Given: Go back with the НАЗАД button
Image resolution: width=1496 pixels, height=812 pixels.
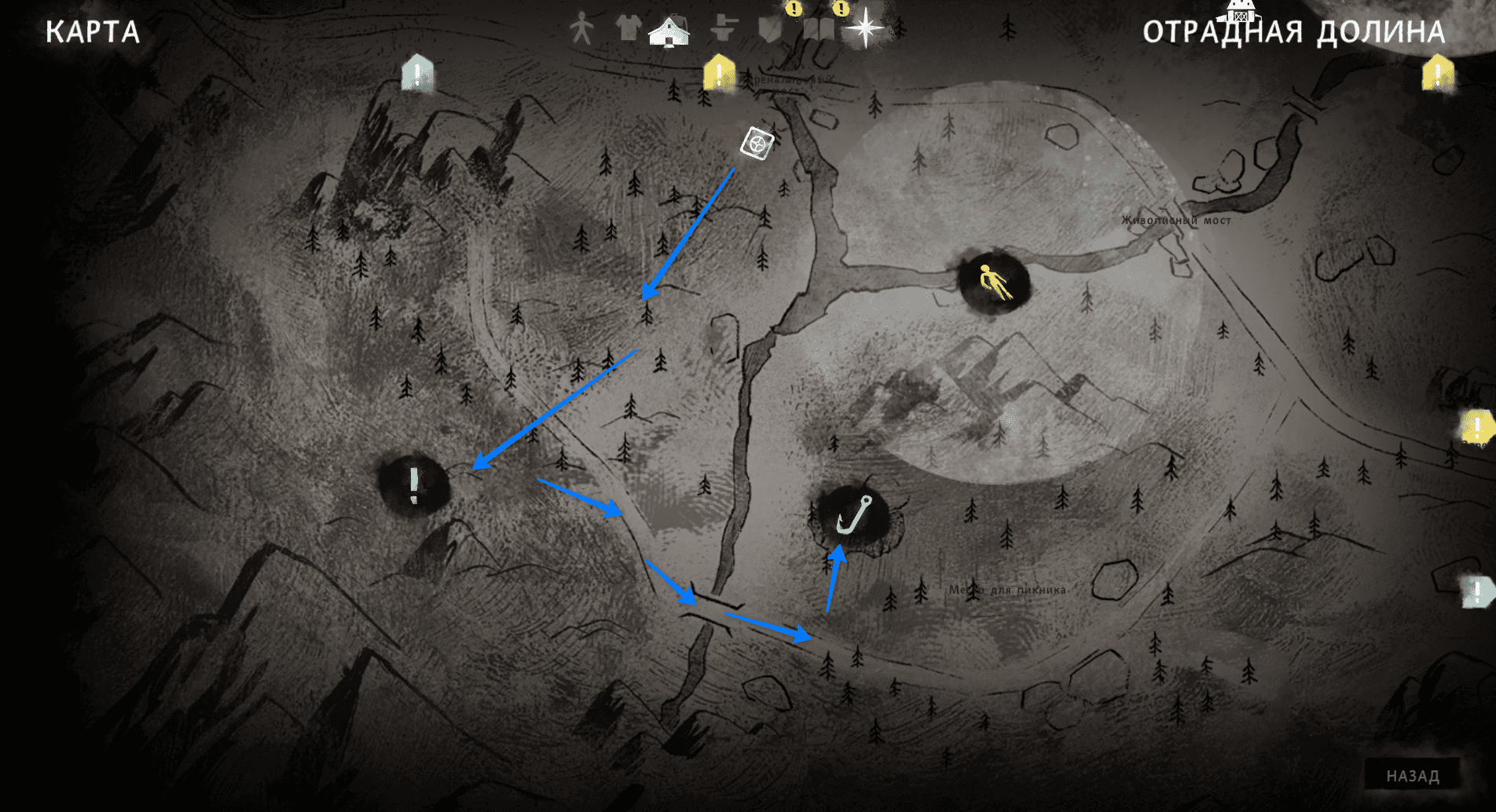Looking at the screenshot, I should click(1412, 776).
